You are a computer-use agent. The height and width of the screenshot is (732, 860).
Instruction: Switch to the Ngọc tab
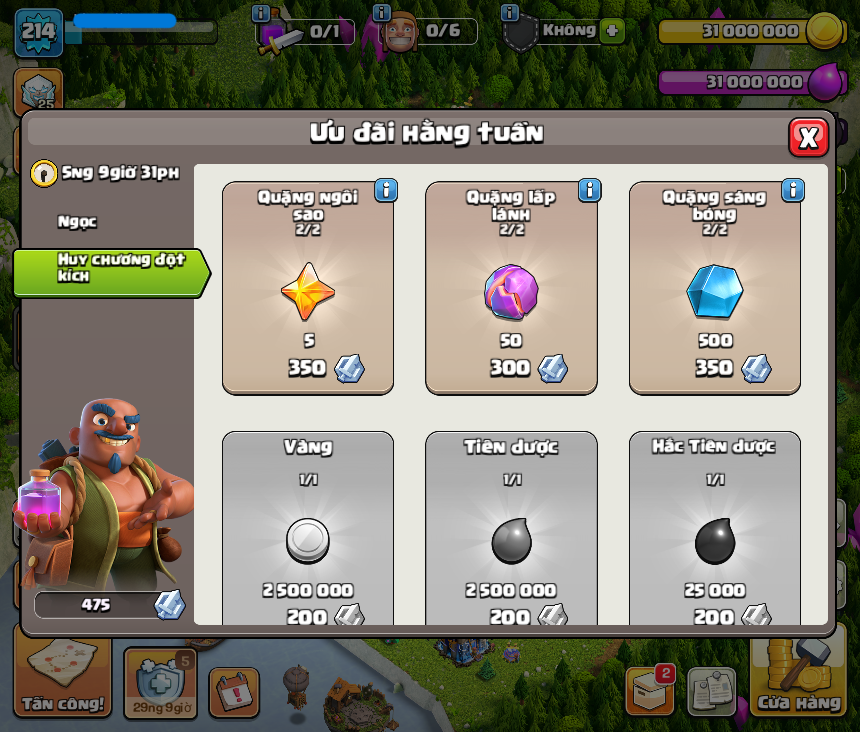click(x=78, y=222)
